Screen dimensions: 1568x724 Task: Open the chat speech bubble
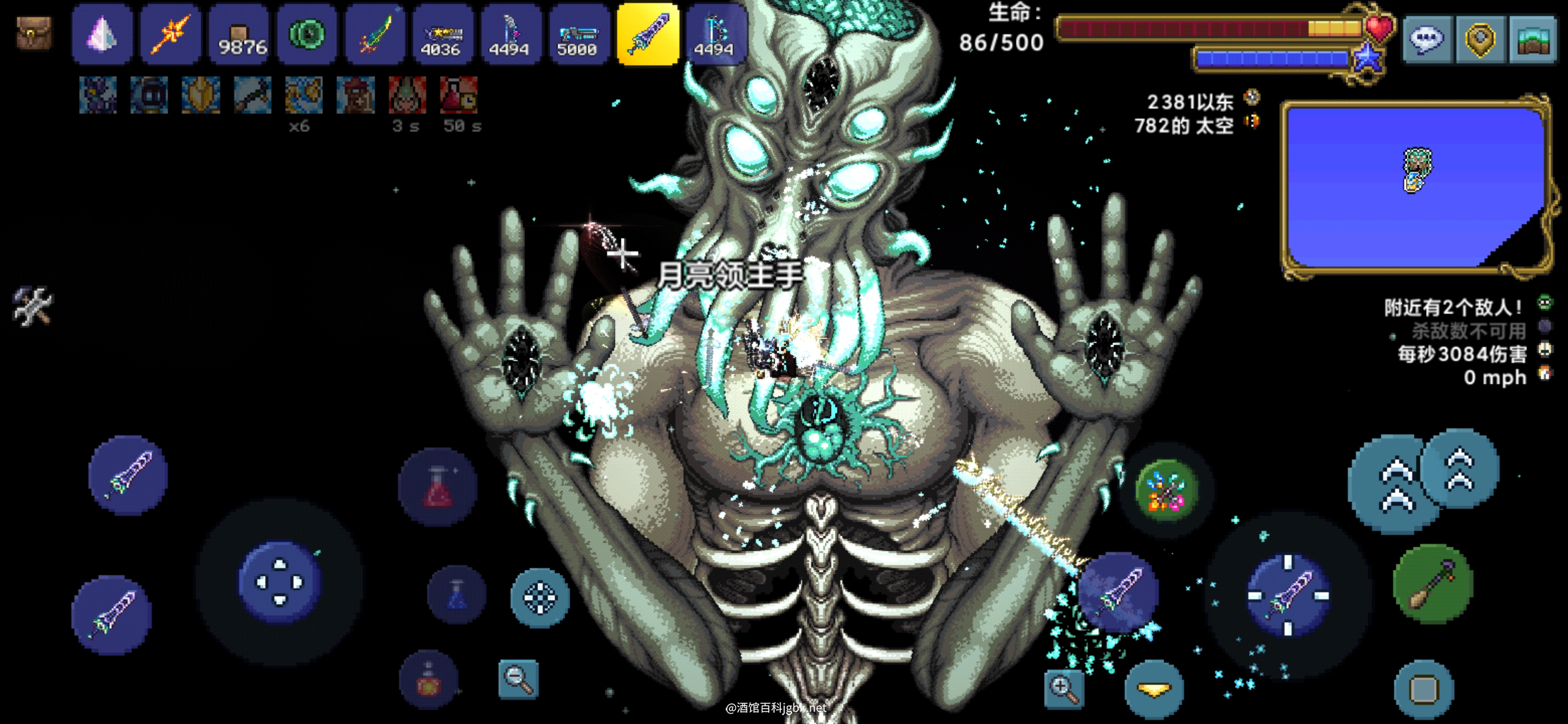(1427, 39)
